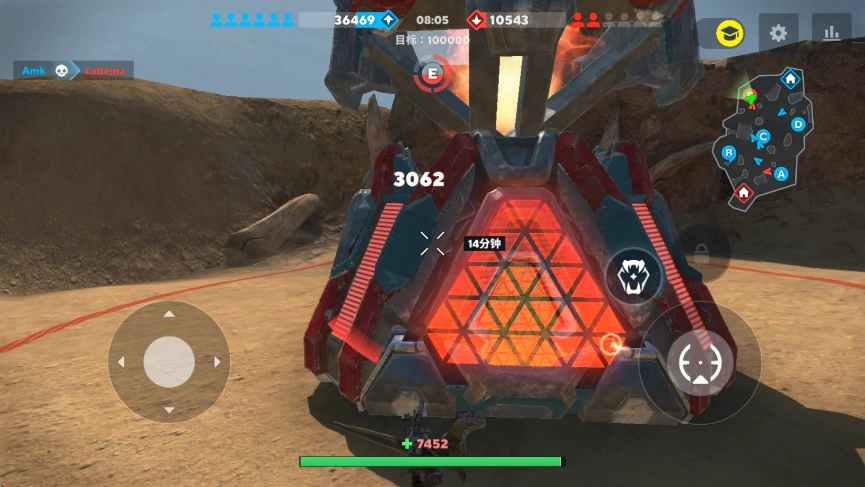
Task: Tap the virtual movement joystick
Action: [169, 361]
